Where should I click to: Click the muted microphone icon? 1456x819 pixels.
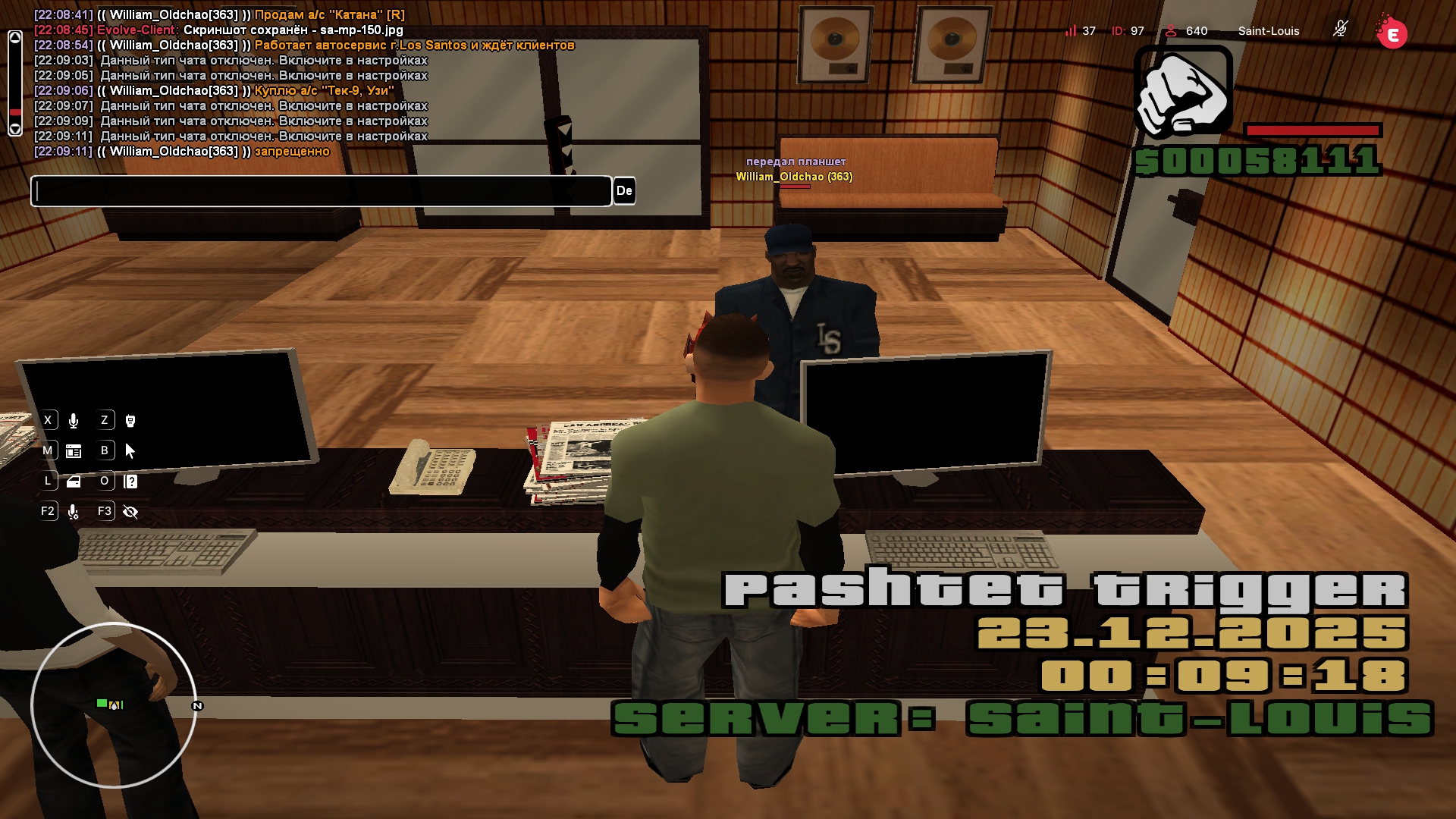click(1341, 30)
